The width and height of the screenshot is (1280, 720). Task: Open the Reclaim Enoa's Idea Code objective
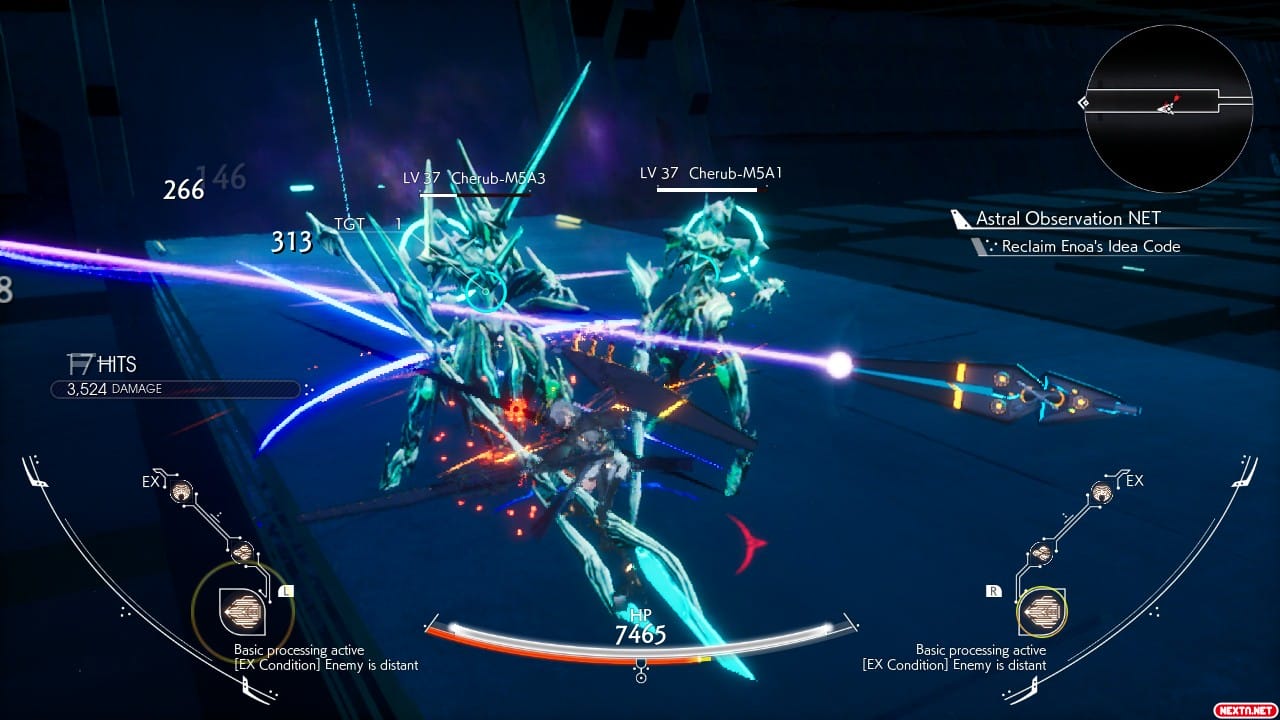[1090, 246]
